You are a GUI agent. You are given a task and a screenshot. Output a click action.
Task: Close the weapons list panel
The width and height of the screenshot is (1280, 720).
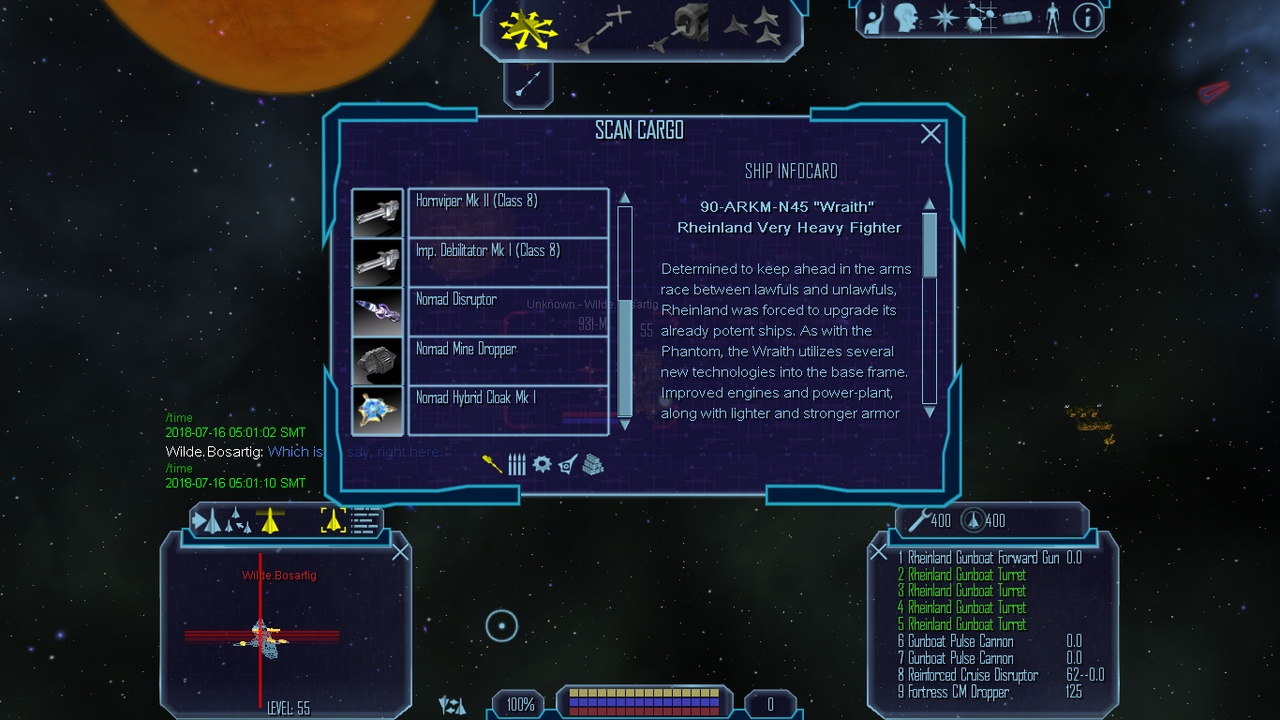pyautogui.click(x=878, y=552)
